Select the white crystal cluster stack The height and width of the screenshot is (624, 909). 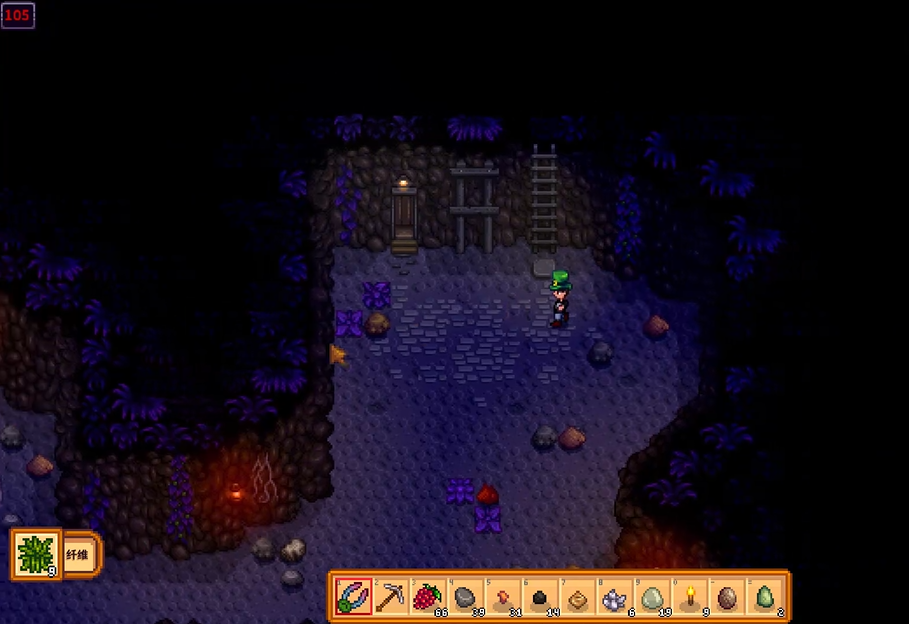click(x=613, y=596)
